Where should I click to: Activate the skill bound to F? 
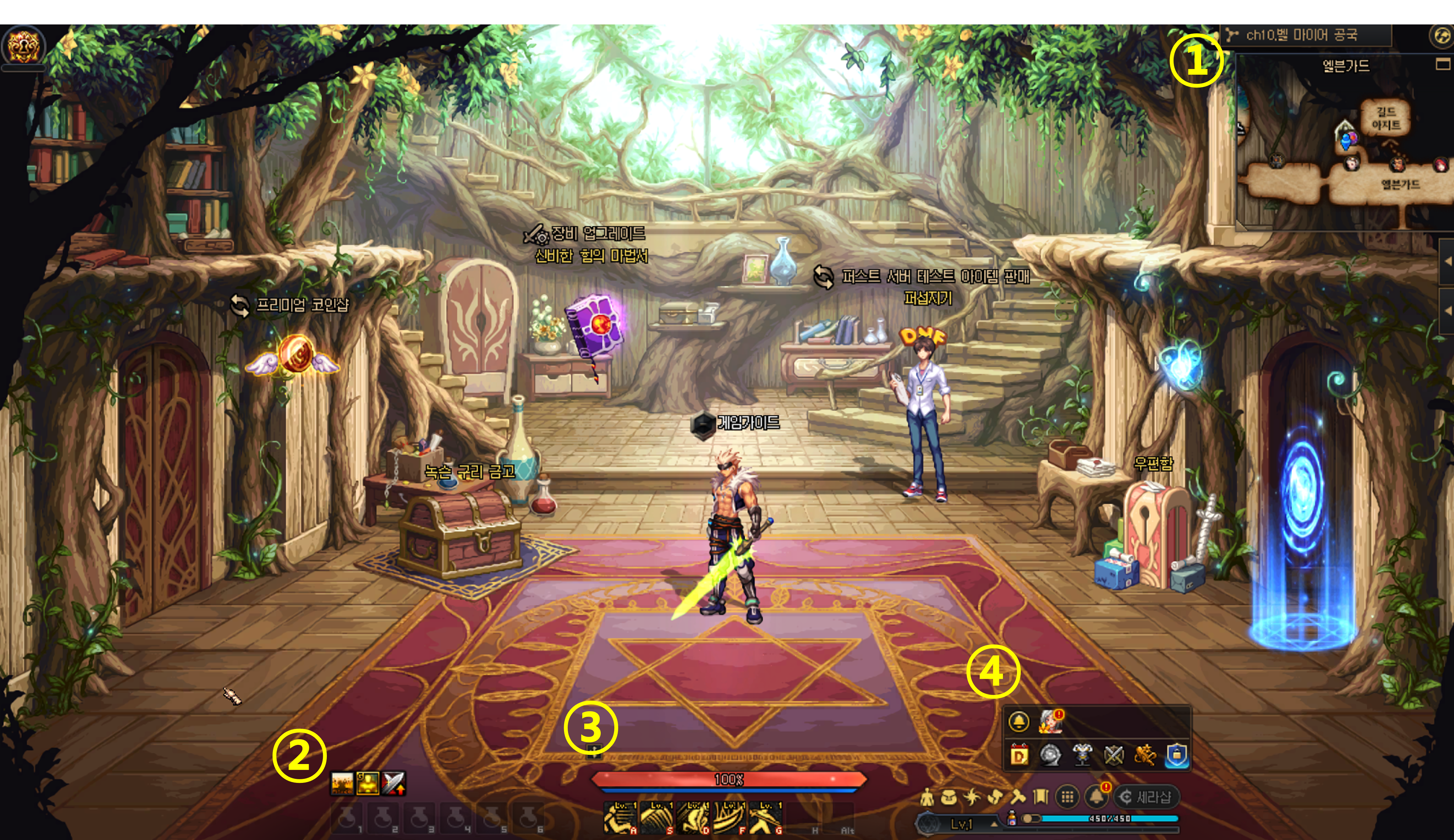click(729, 817)
